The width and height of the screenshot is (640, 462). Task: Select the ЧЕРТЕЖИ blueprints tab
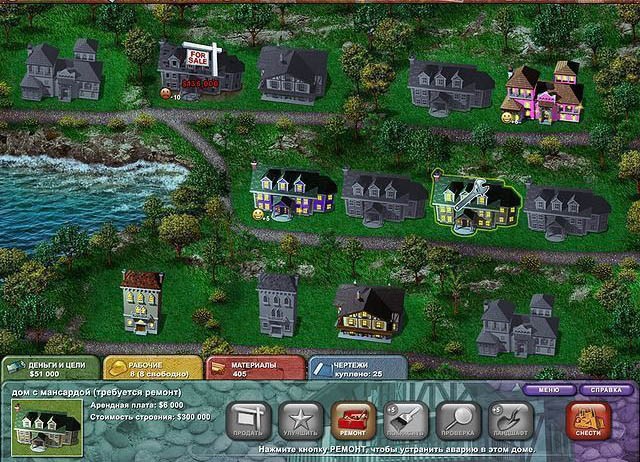click(357, 369)
